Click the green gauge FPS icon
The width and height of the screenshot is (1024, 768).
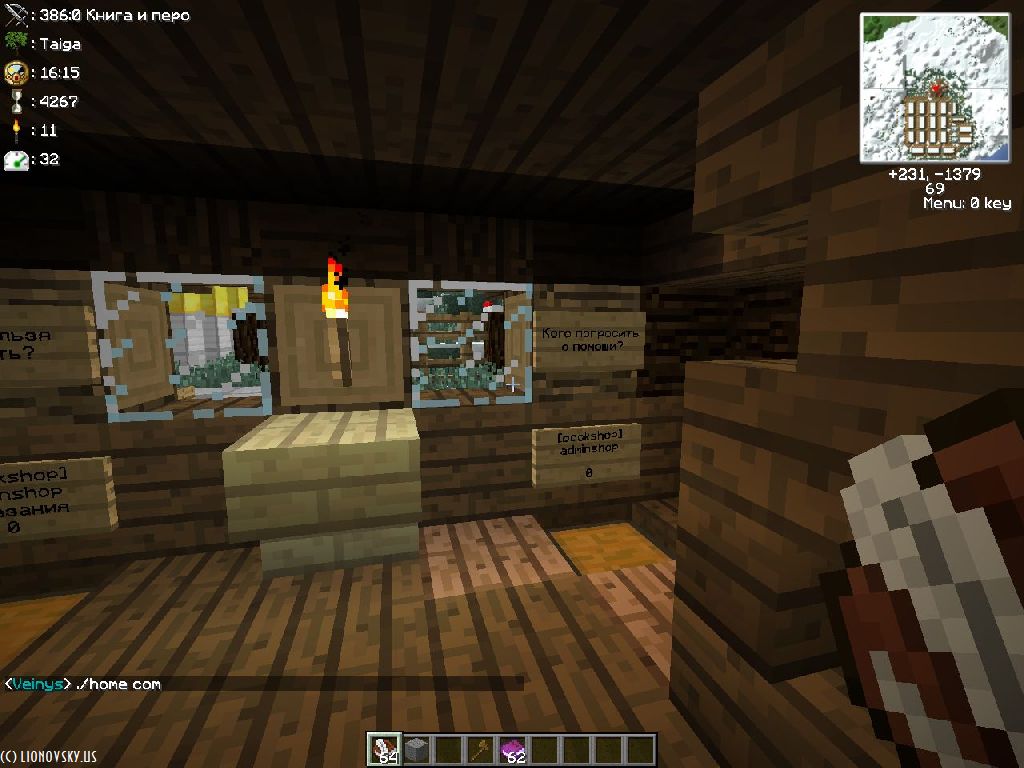pyautogui.click(x=15, y=159)
